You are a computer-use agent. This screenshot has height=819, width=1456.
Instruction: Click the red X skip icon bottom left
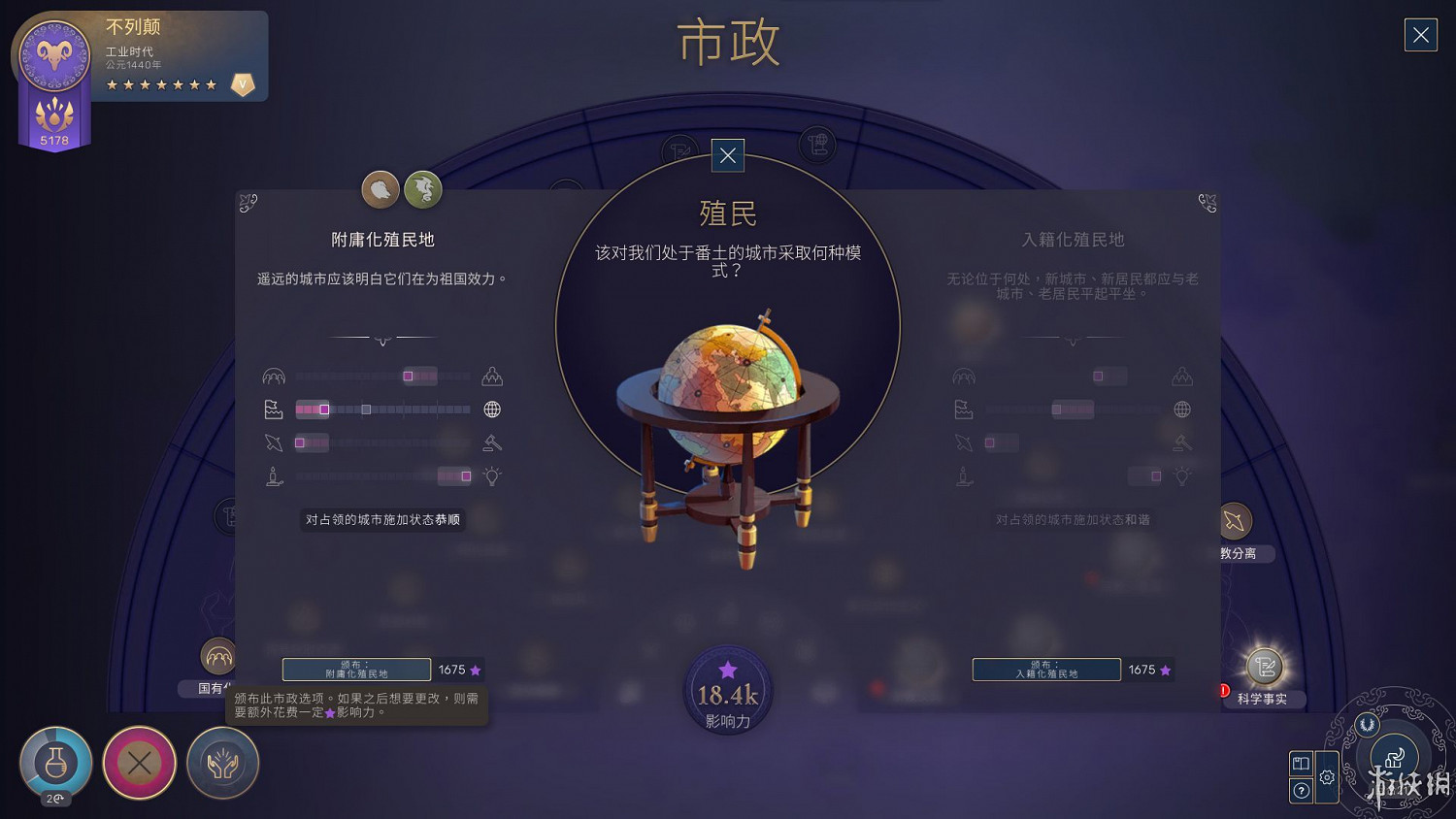point(139,763)
